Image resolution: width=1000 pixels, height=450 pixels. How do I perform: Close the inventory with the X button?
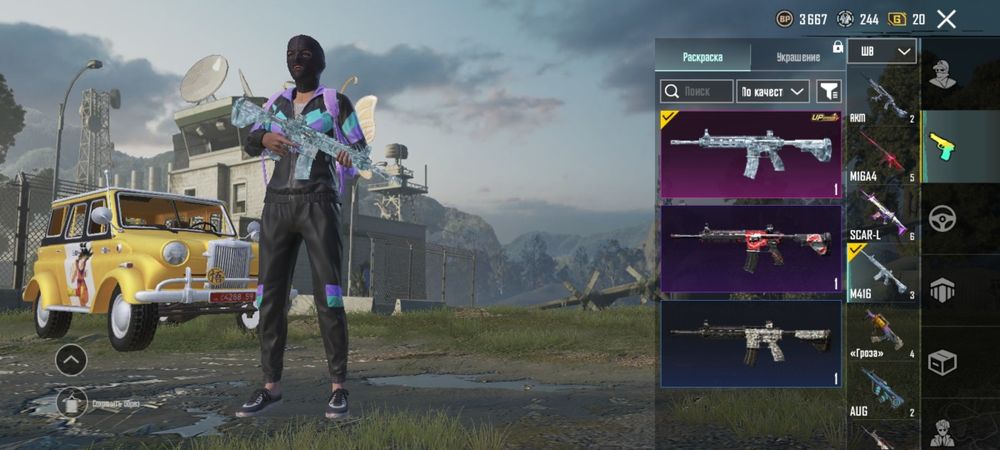point(946,18)
